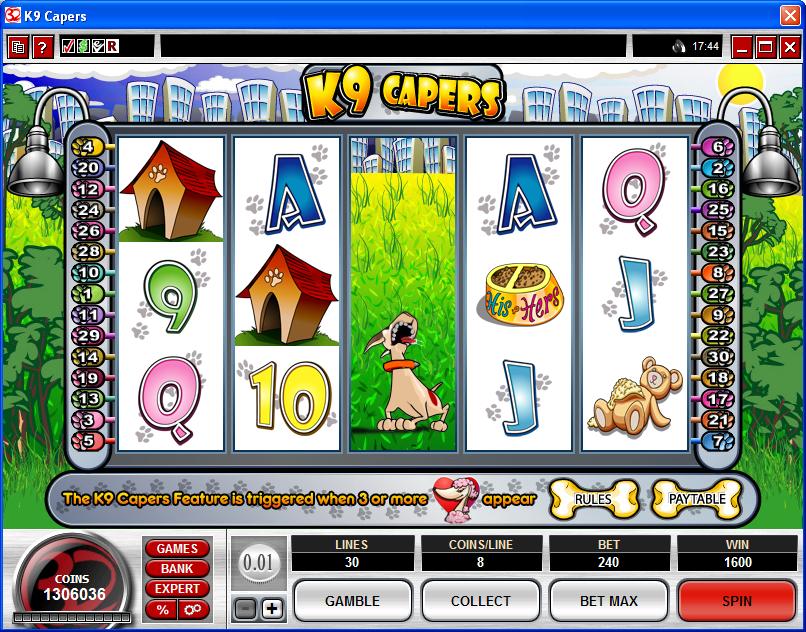Click the percent statistics button
Viewport: 806px width, 632px height.
point(162,609)
